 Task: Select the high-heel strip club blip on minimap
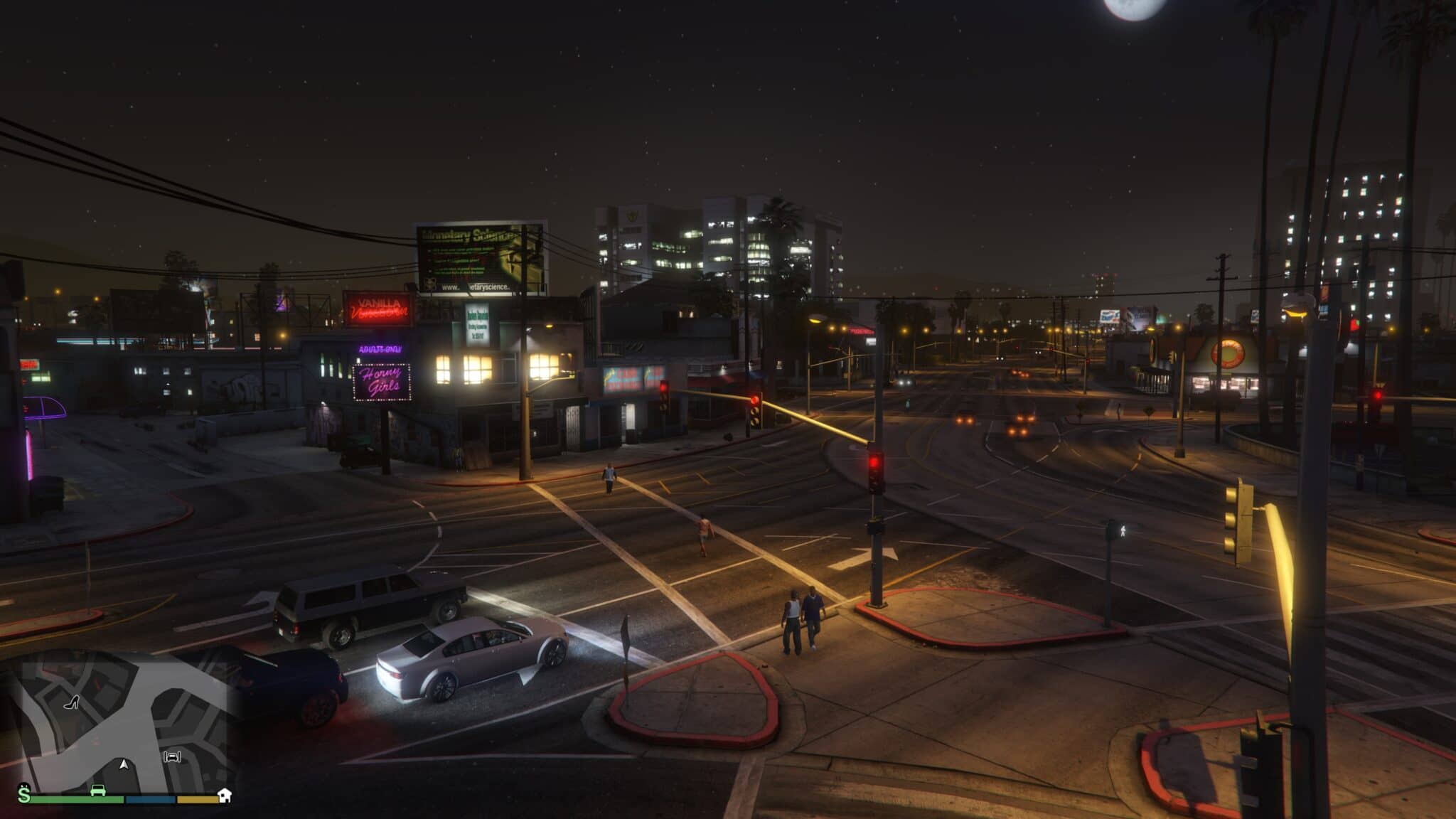click(72, 702)
